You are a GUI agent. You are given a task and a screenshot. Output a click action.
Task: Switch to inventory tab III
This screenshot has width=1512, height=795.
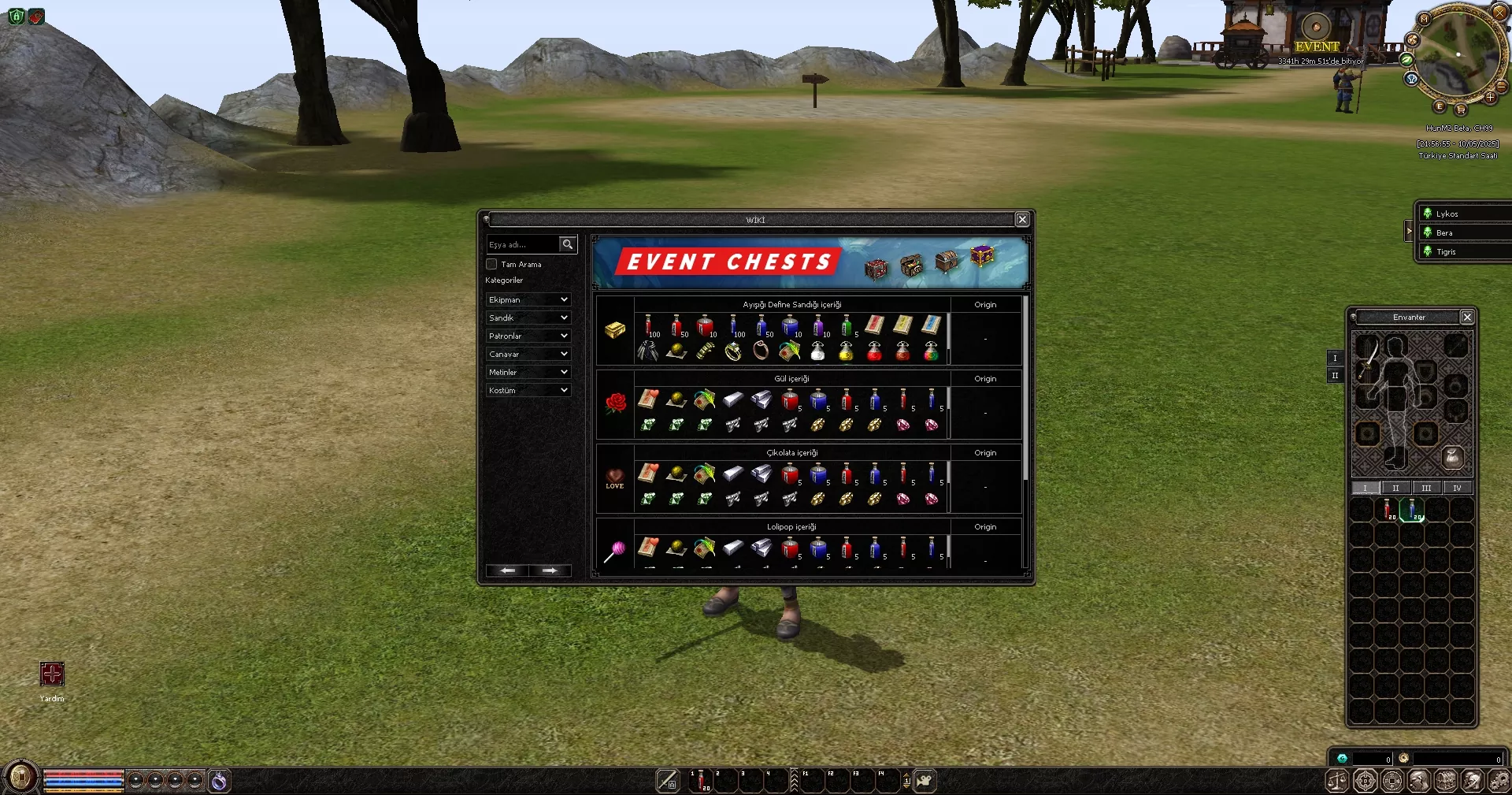pos(1425,488)
